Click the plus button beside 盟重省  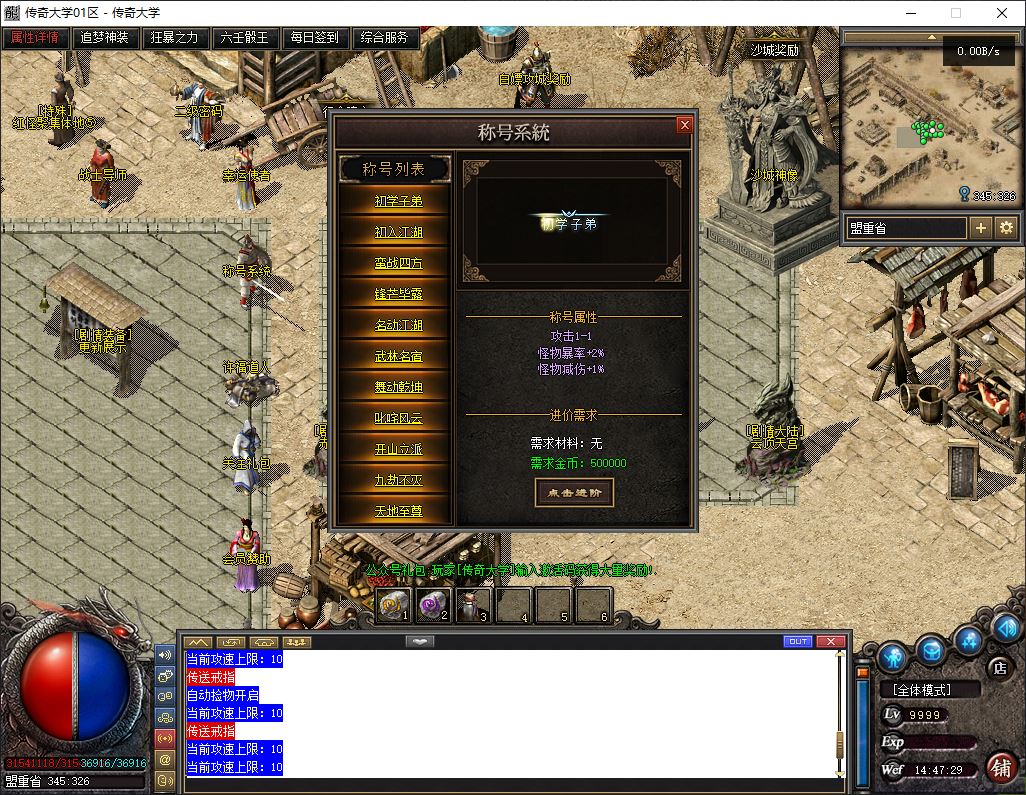click(981, 228)
